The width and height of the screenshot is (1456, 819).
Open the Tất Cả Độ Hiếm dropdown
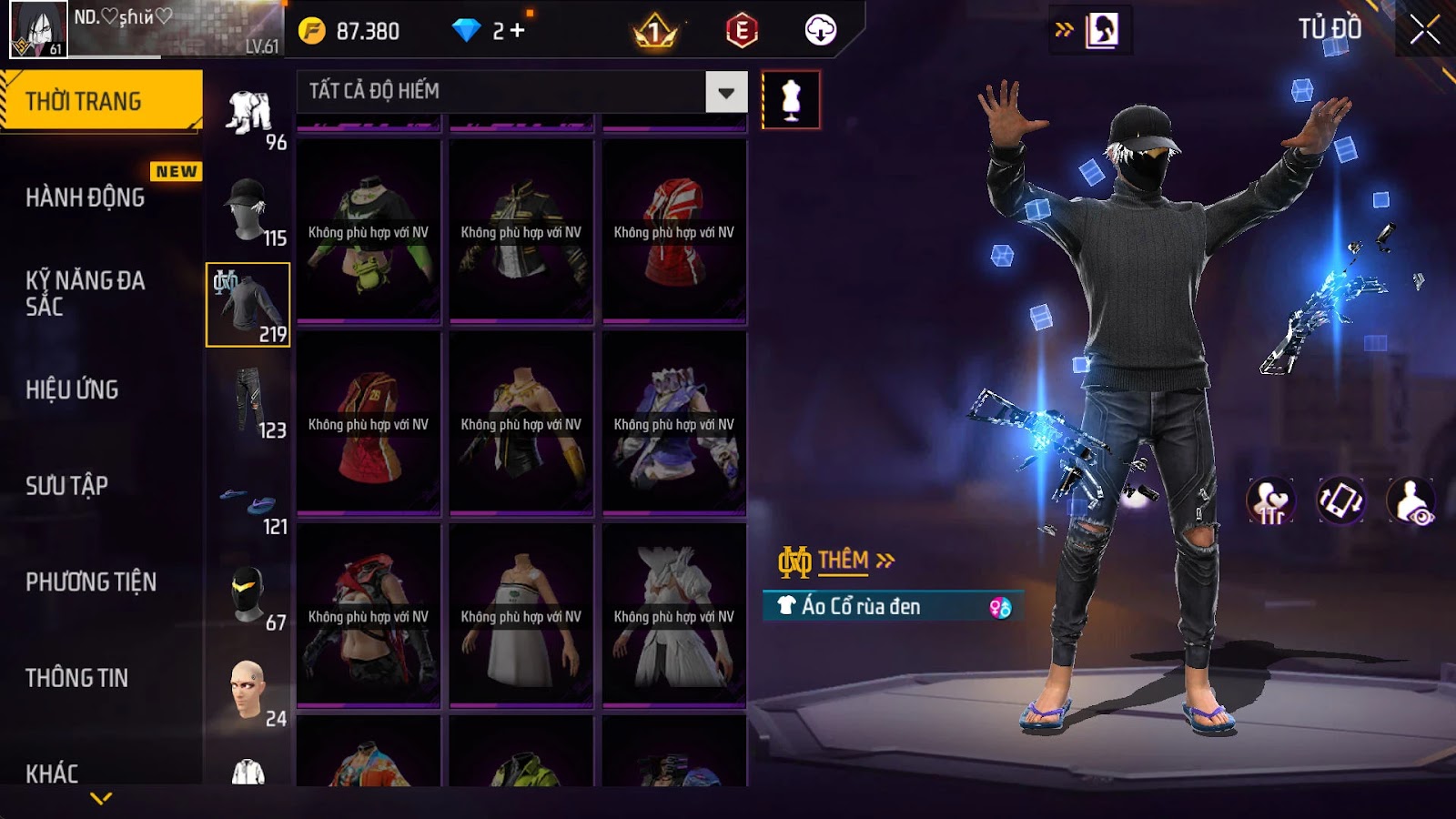(x=725, y=92)
